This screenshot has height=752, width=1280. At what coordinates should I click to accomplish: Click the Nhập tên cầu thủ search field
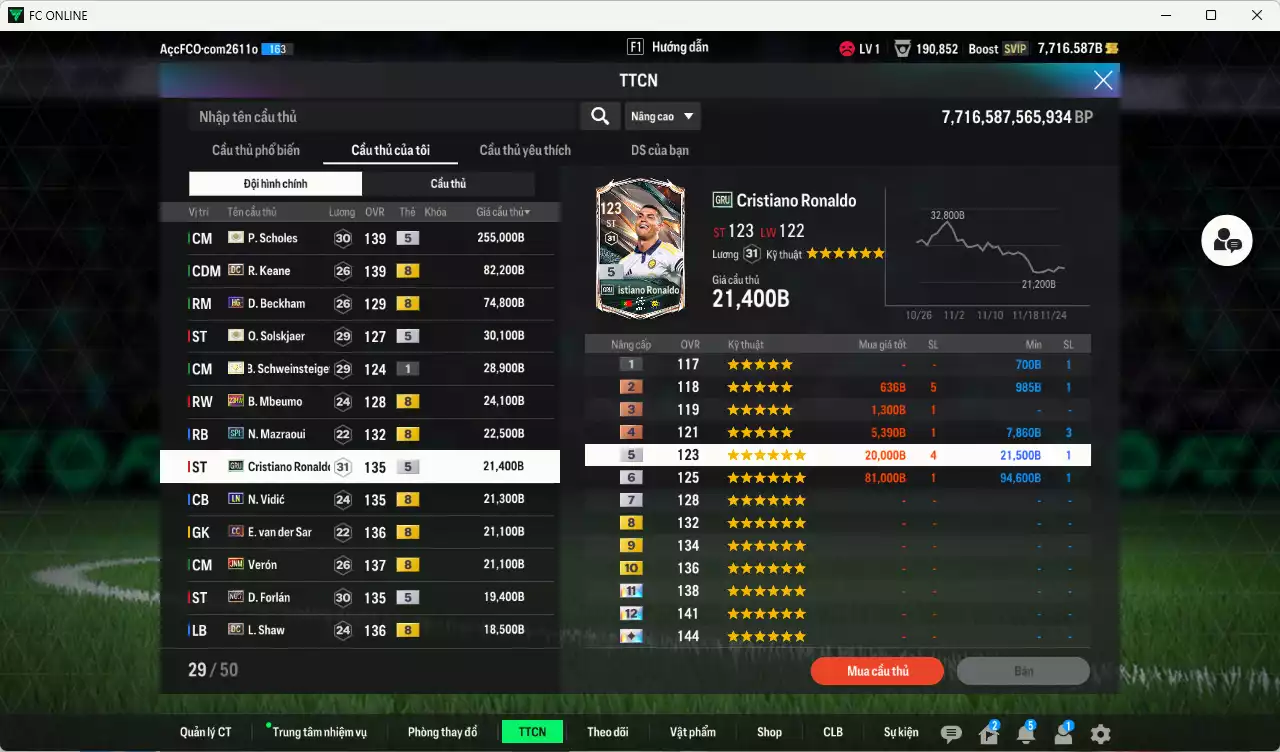380,116
